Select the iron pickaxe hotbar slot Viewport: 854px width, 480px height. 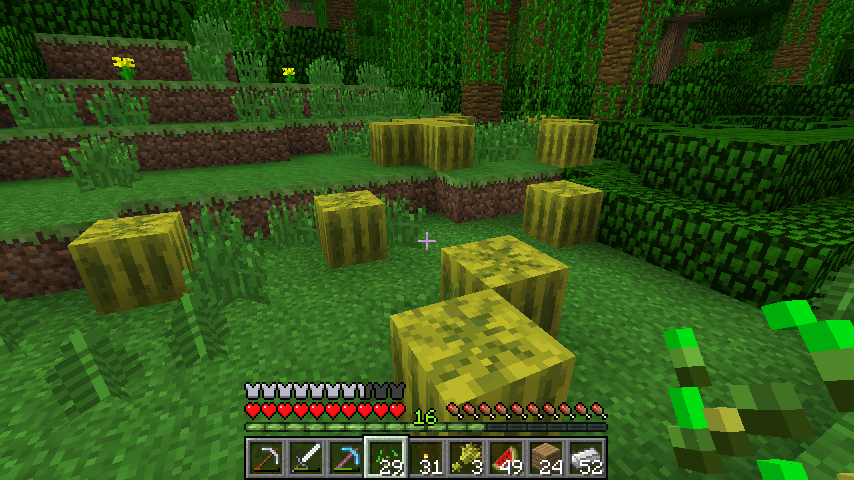tap(265, 458)
